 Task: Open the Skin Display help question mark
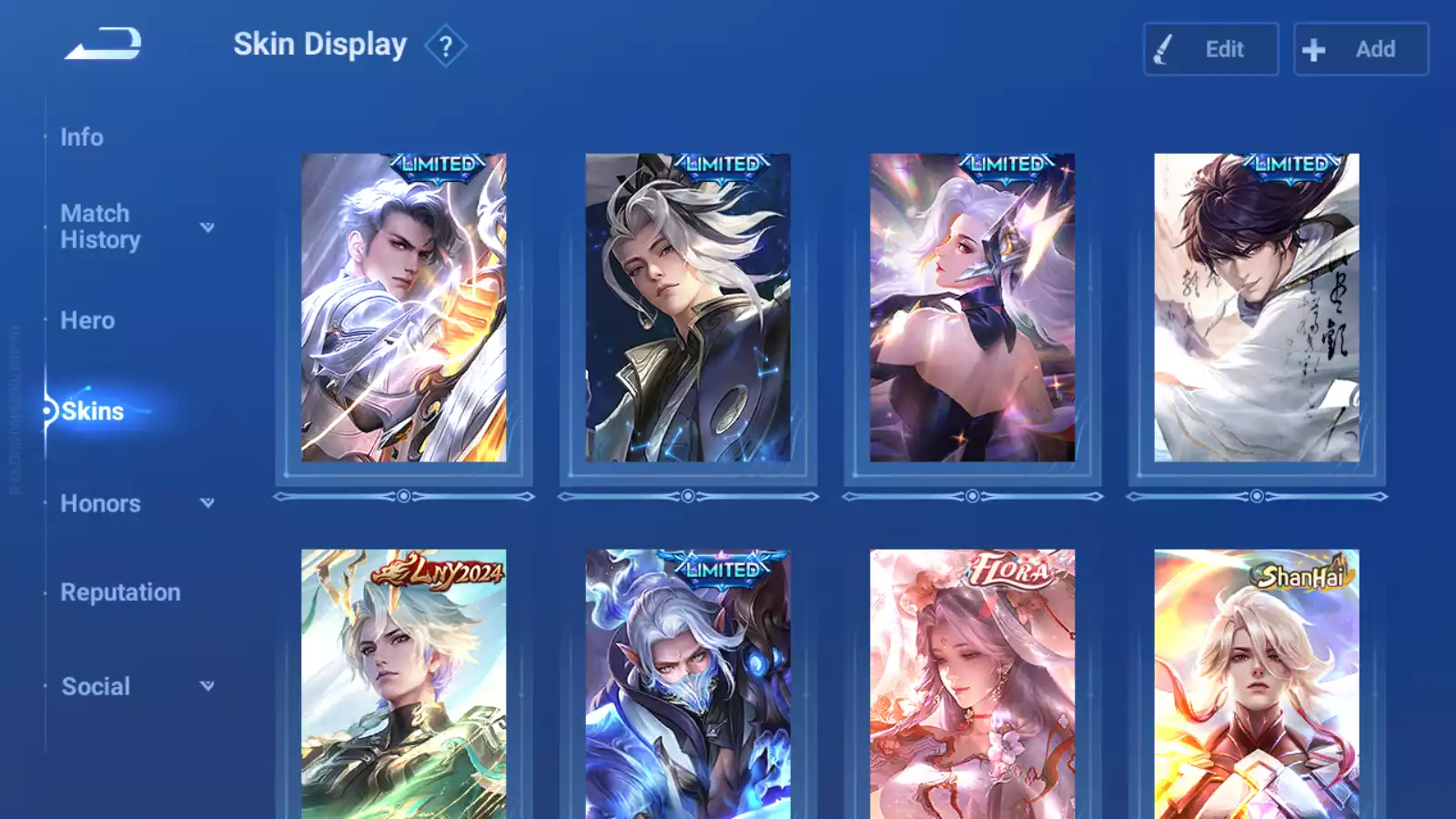tap(445, 46)
